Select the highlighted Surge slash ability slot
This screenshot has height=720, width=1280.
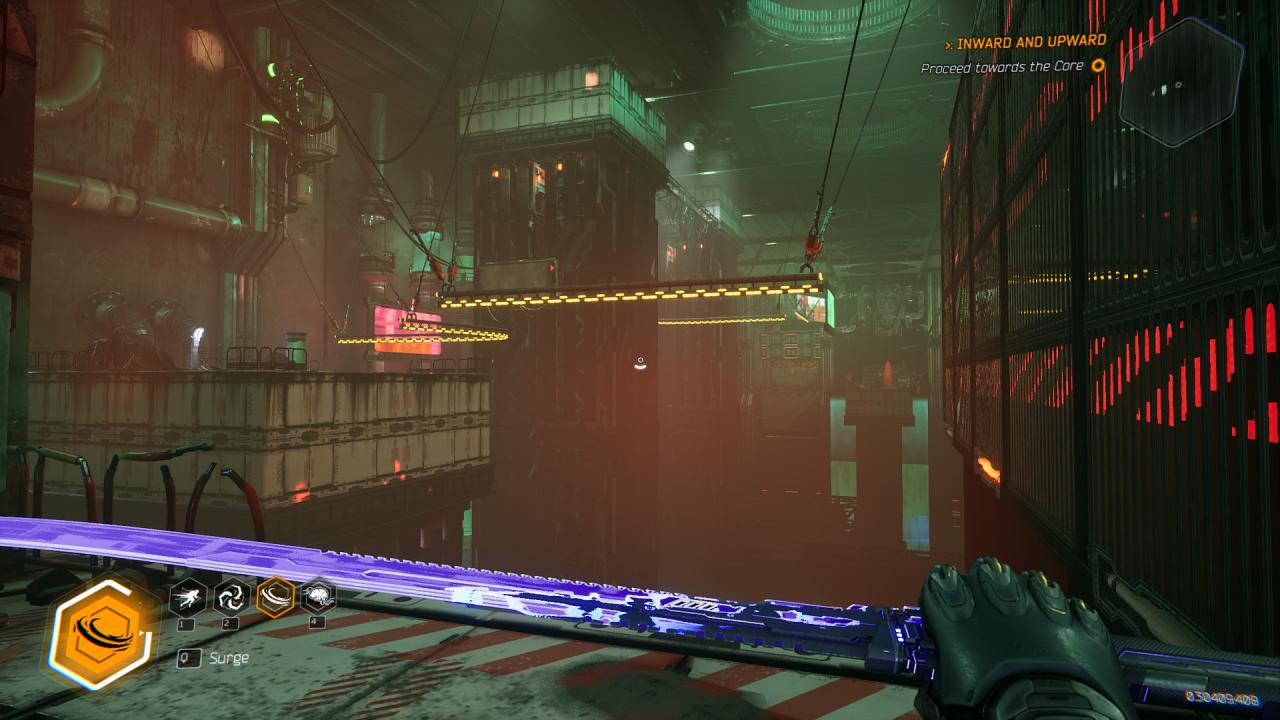[x=275, y=598]
